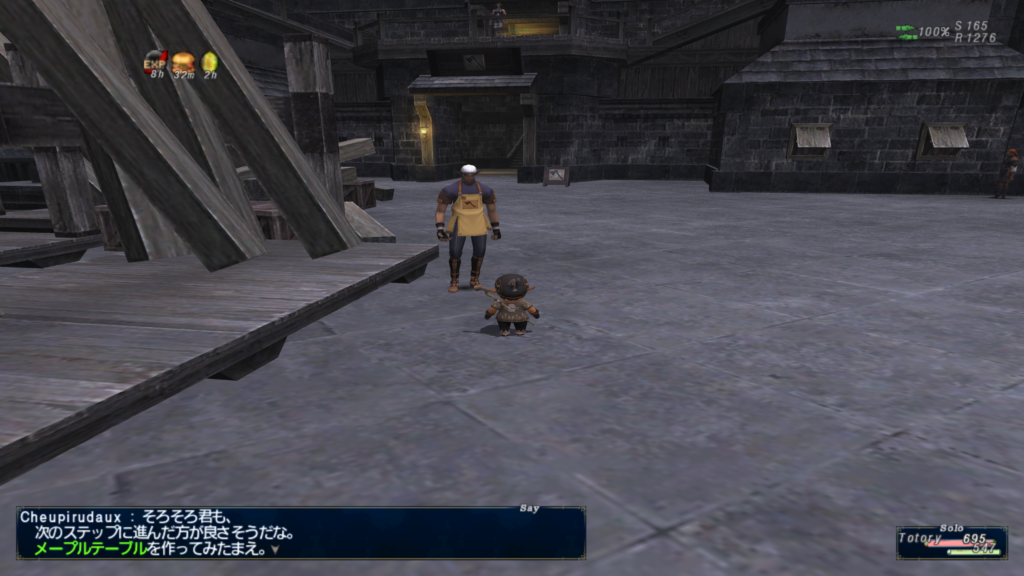The width and height of the screenshot is (1024, 576).
Task: Click the yellow-green crystal buff icon
Action: (209, 62)
